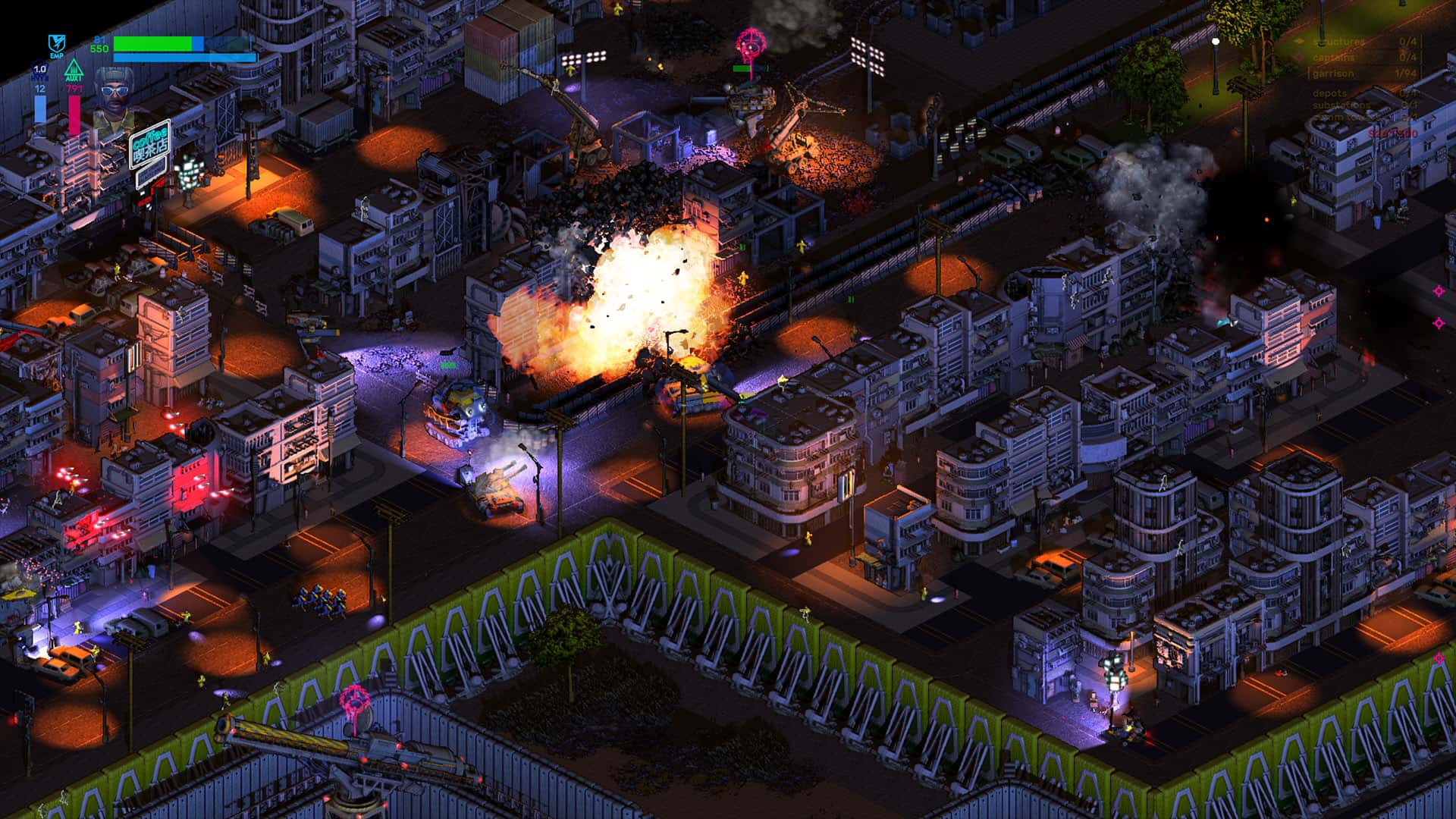Select the green AUX triangle icon
This screenshot has width=1456, height=819.
pos(74,68)
